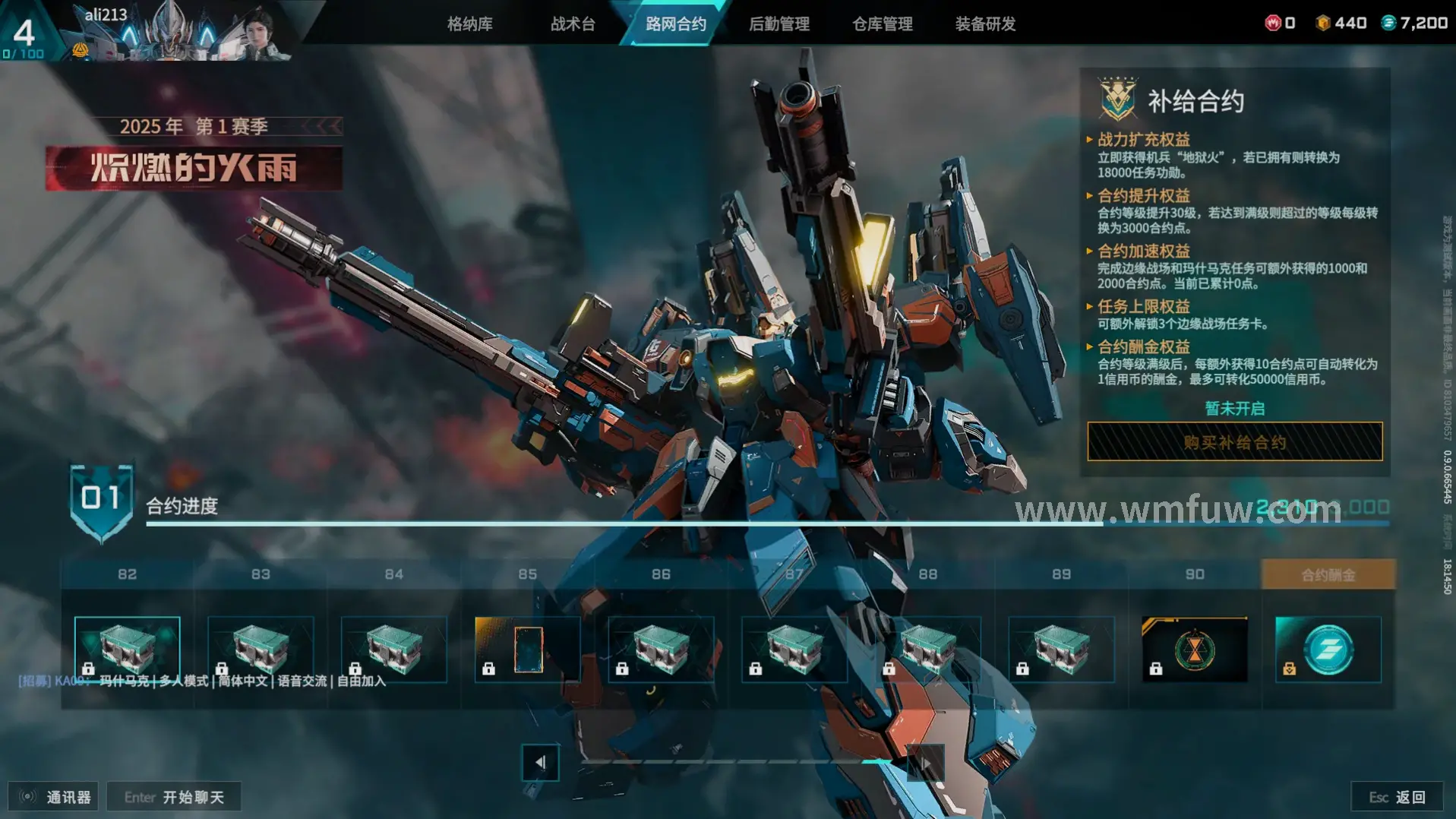This screenshot has width=1456, height=819.
Task: Click the 返回 back button
Action: pos(1397,797)
